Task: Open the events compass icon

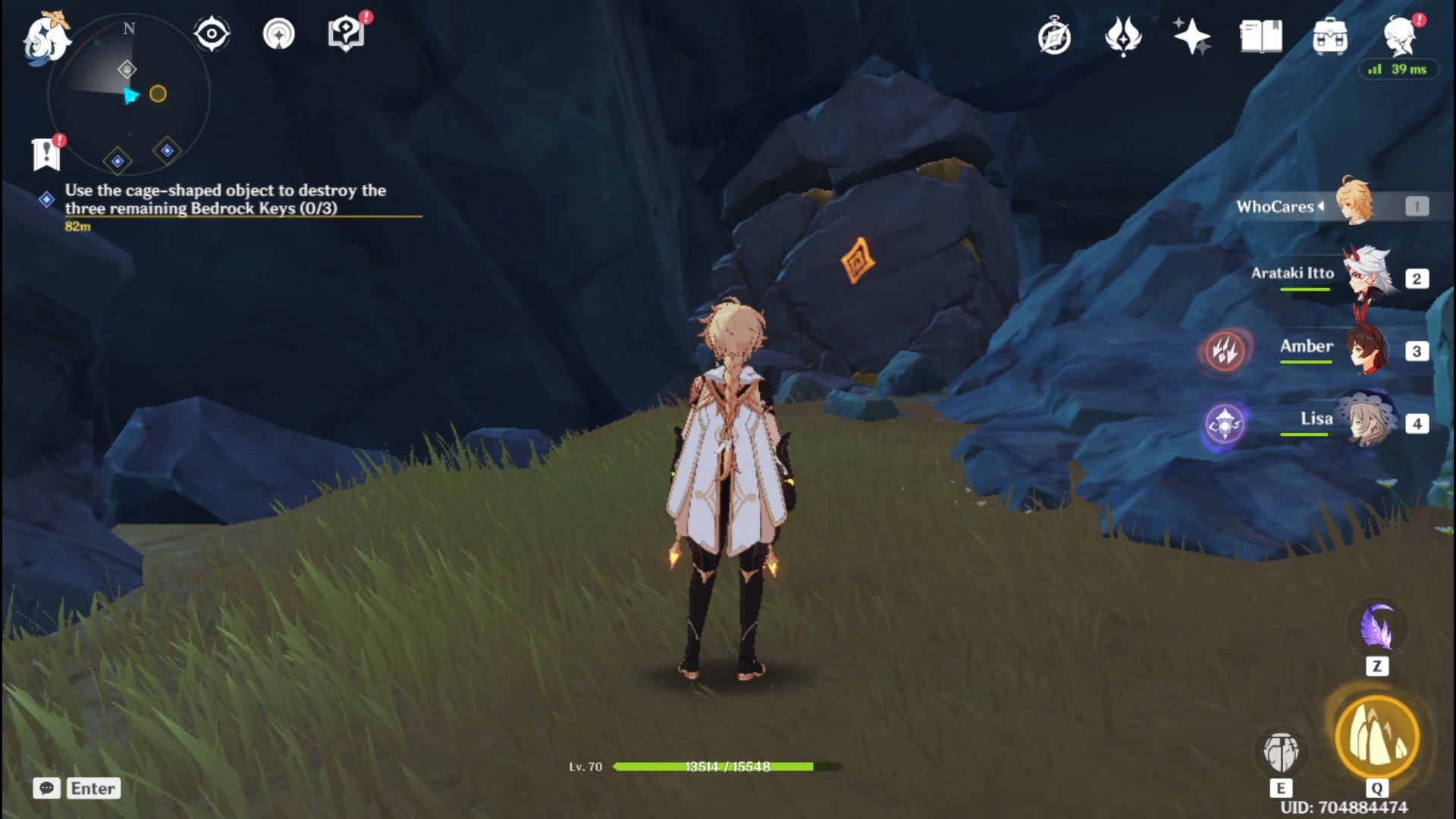Action: tap(1054, 36)
